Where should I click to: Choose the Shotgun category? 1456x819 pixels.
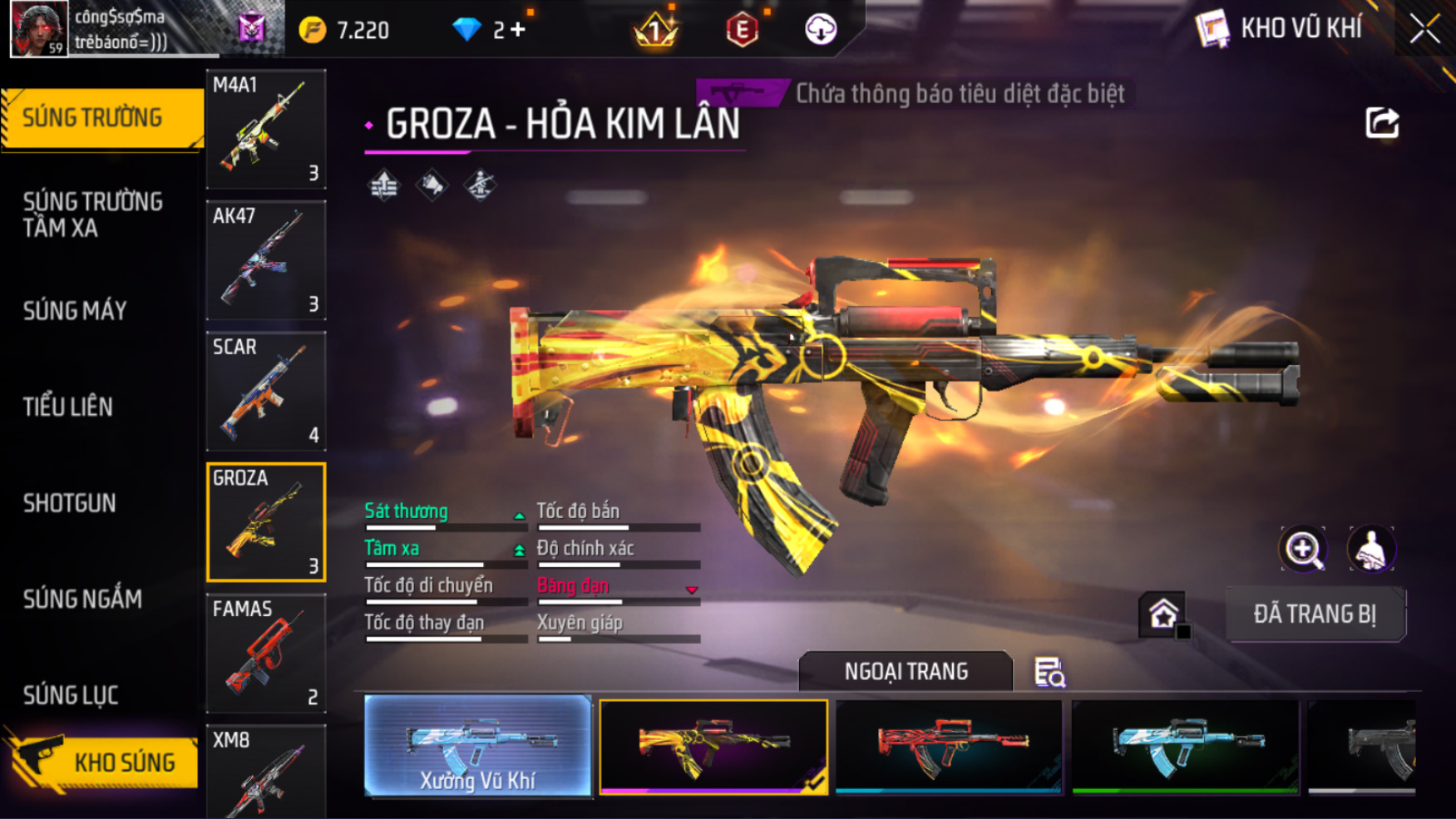pos(70,503)
